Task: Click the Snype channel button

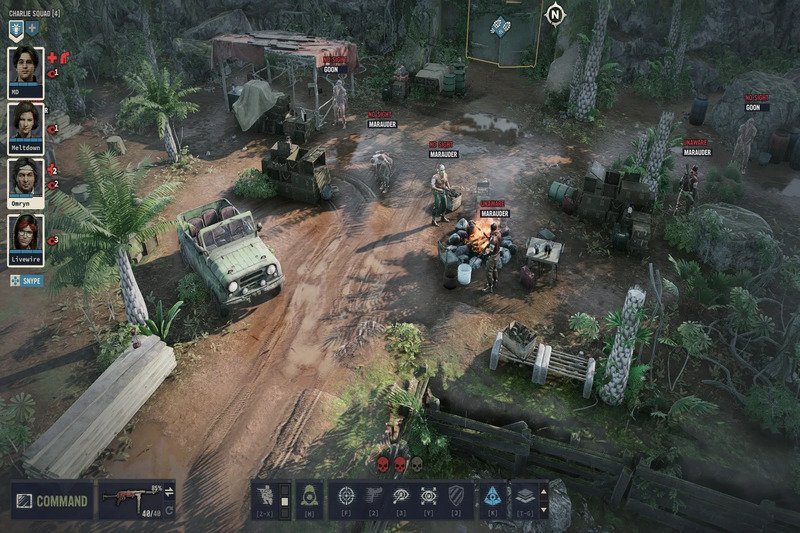Action: pyautogui.click(x=33, y=281)
